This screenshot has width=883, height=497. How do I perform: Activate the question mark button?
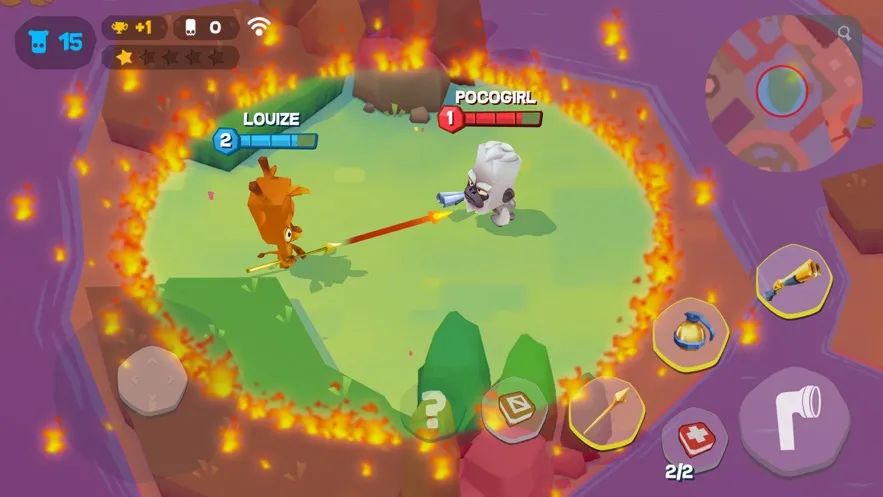click(432, 408)
